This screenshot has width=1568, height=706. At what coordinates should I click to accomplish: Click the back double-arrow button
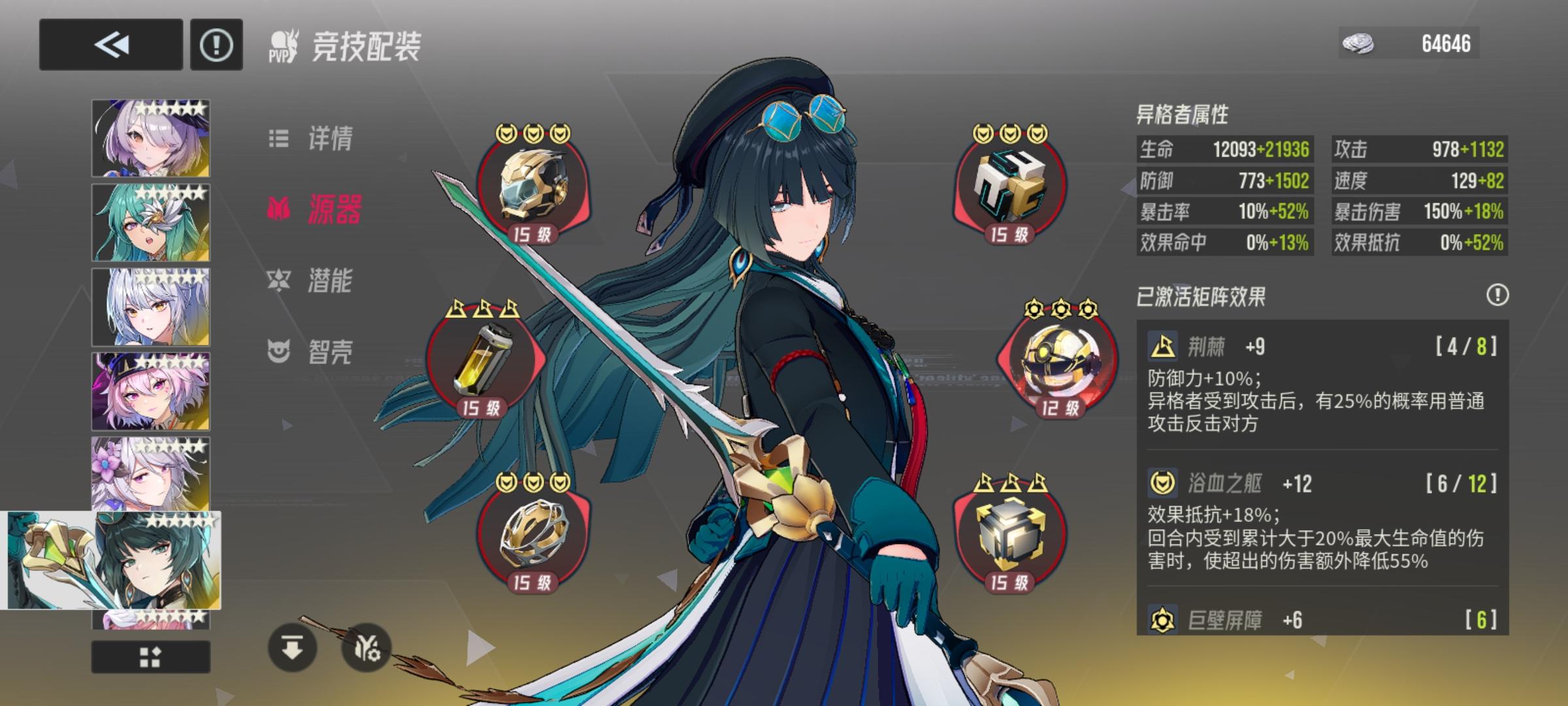[111, 45]
